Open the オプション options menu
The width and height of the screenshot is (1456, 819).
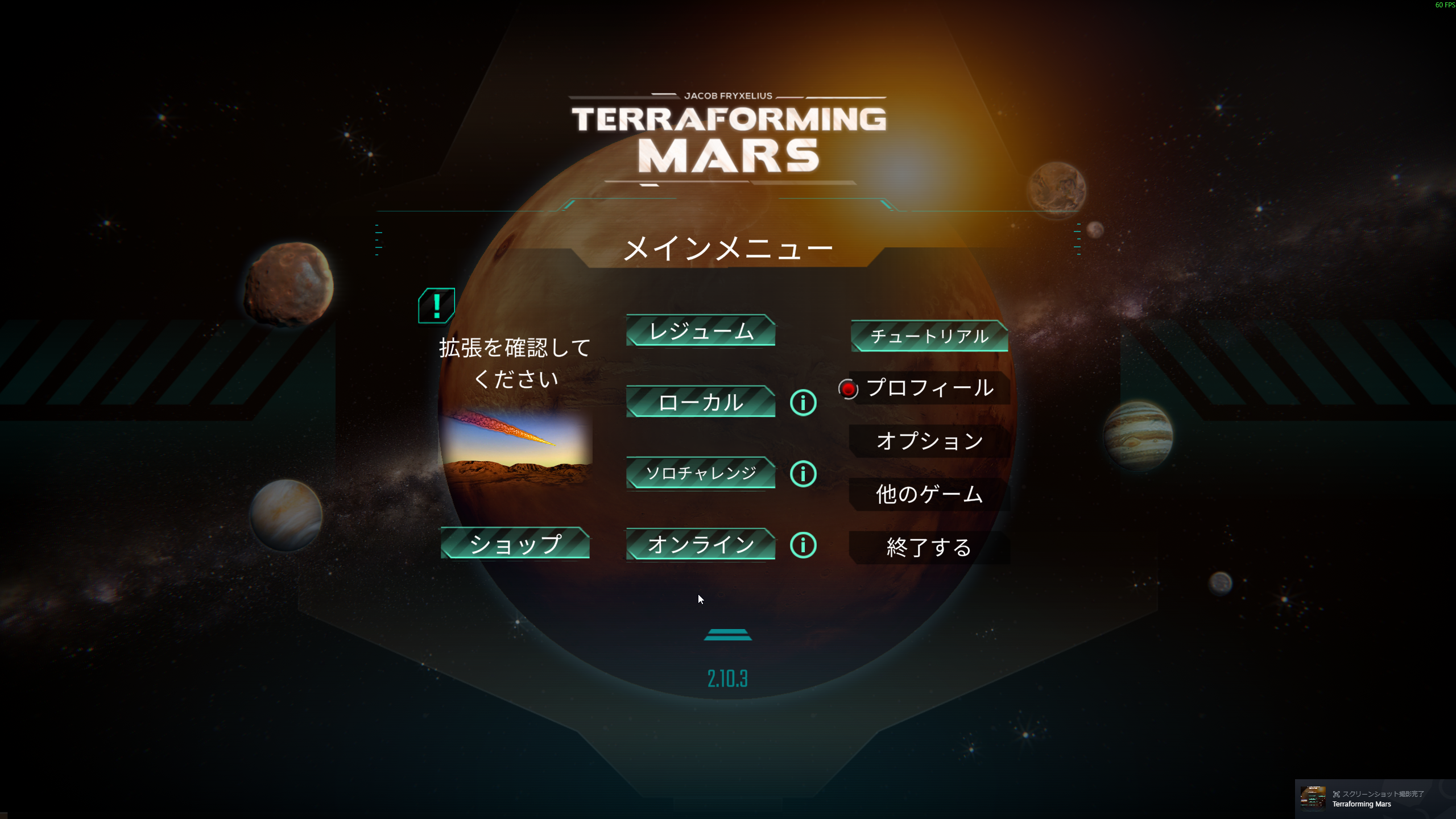(929, 441)
